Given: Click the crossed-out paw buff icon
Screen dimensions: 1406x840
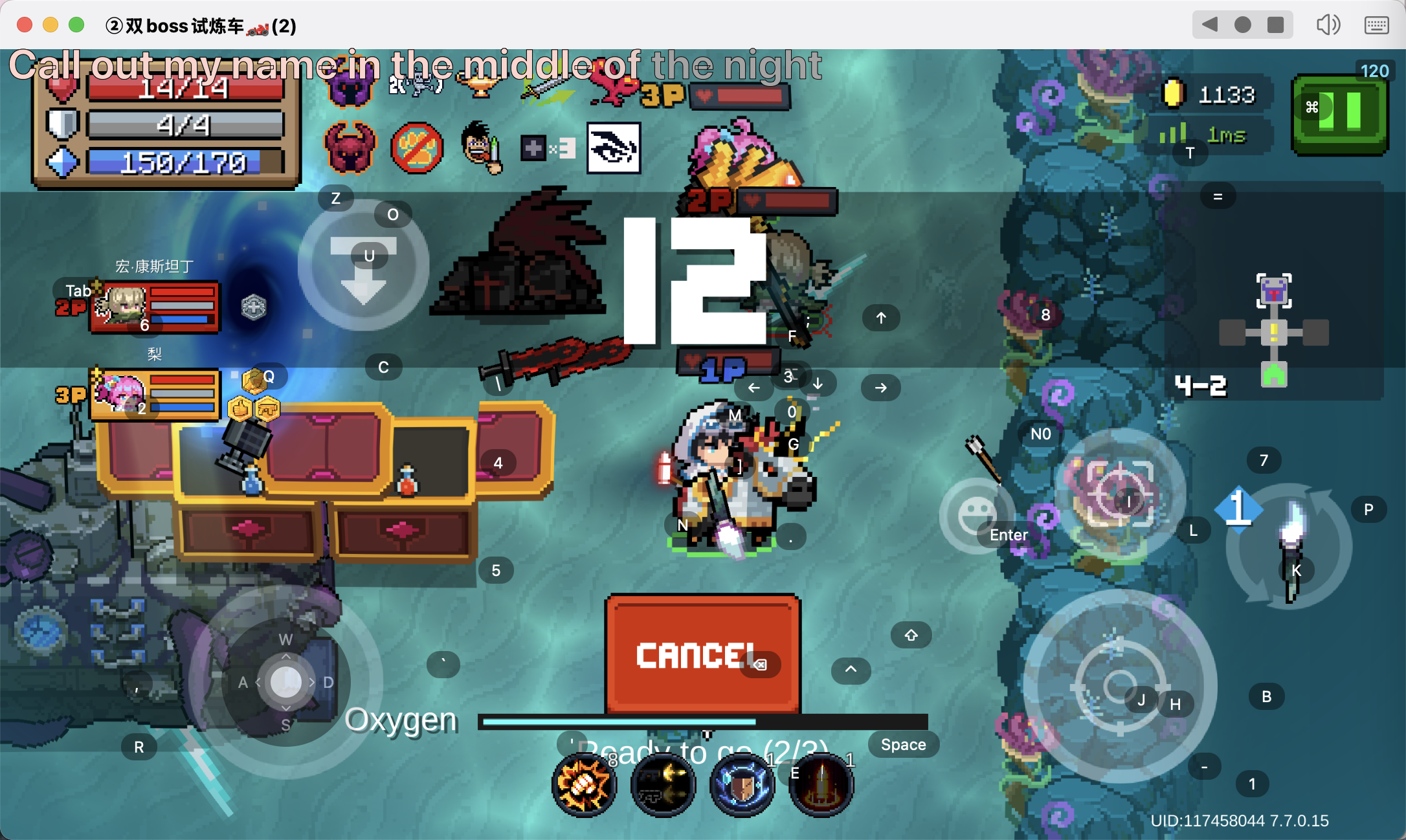Looking at the screenshot, I should click(x=418, y=149).
